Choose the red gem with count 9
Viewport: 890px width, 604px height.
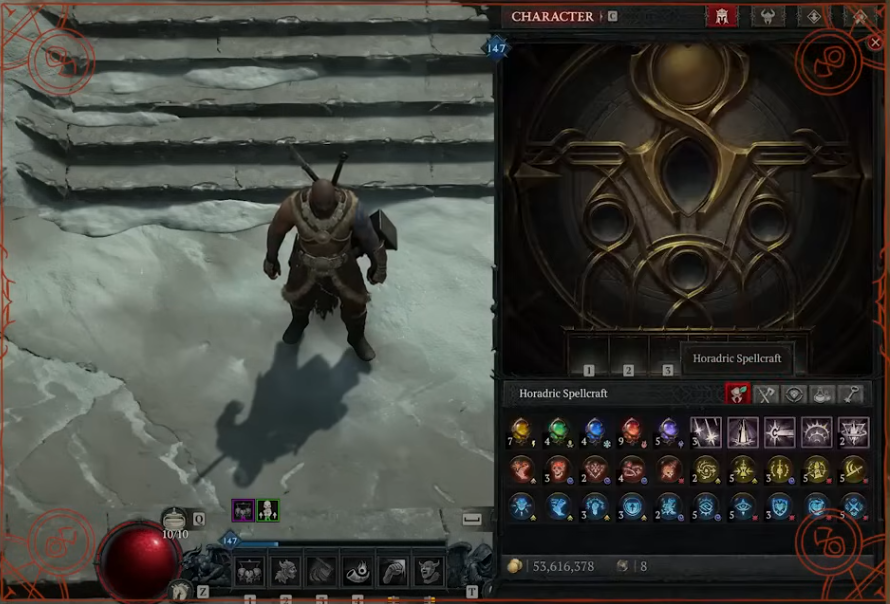(632, 432)
